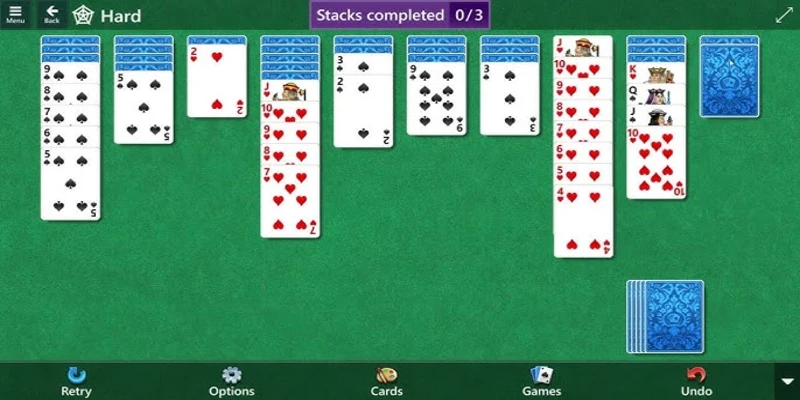Pick the 6 of hearts card
800x400 pixels.
[x=582, y=152]
